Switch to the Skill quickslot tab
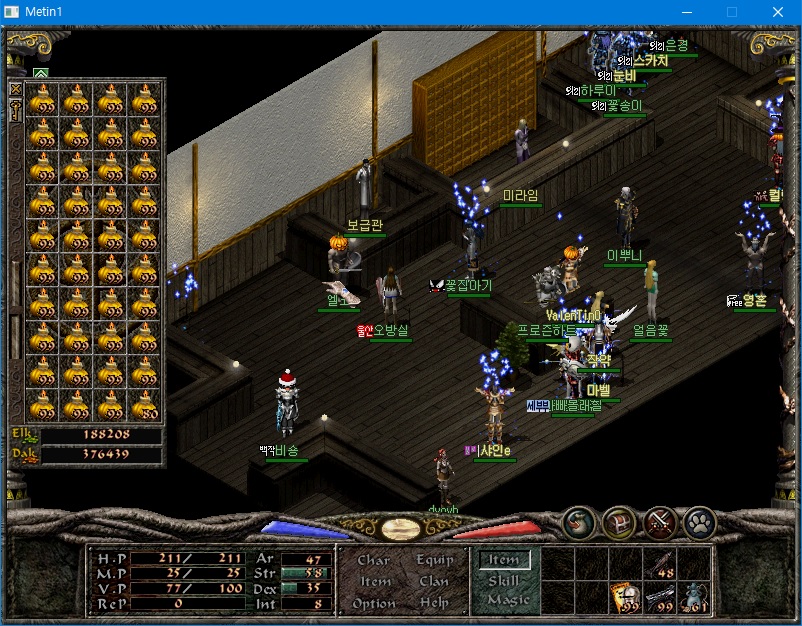Image resolution: width=802 pixels, height=626 pixels. point(503,580)
